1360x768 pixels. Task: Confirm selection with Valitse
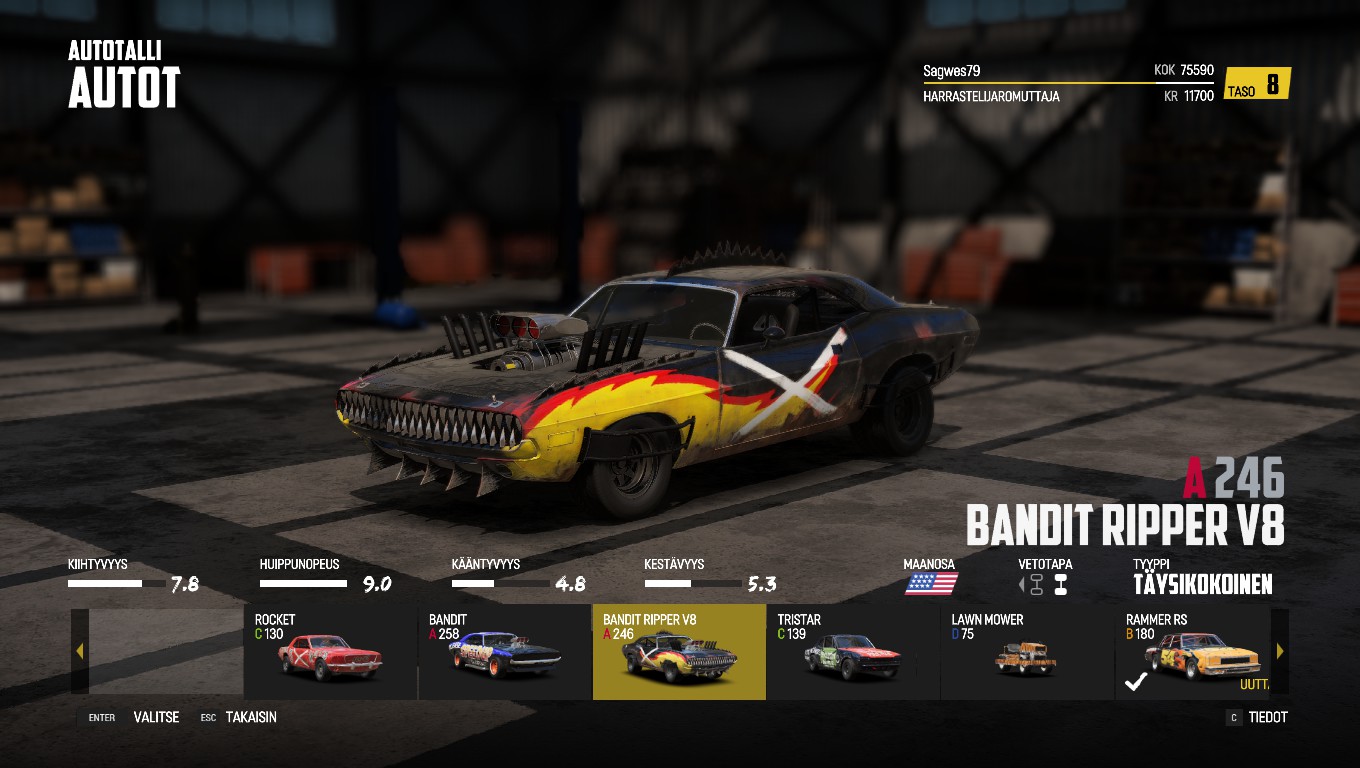(155, 717)
